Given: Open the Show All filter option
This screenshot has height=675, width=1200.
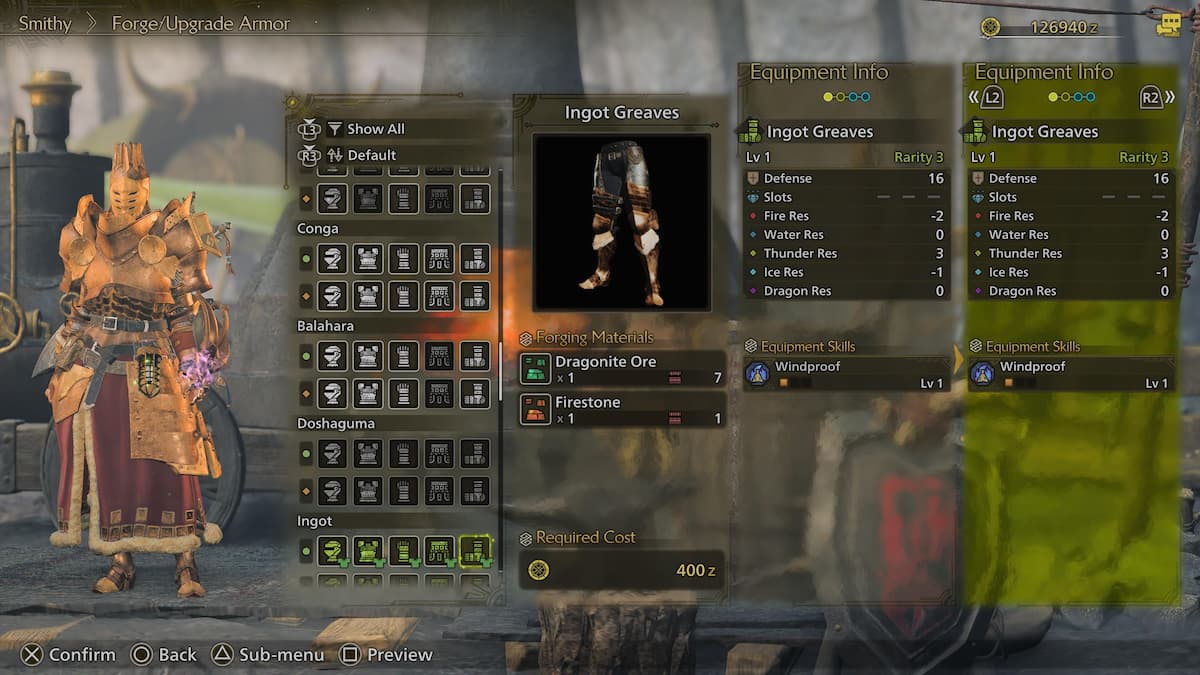Looking at the screenshot, I should point(375,129).
